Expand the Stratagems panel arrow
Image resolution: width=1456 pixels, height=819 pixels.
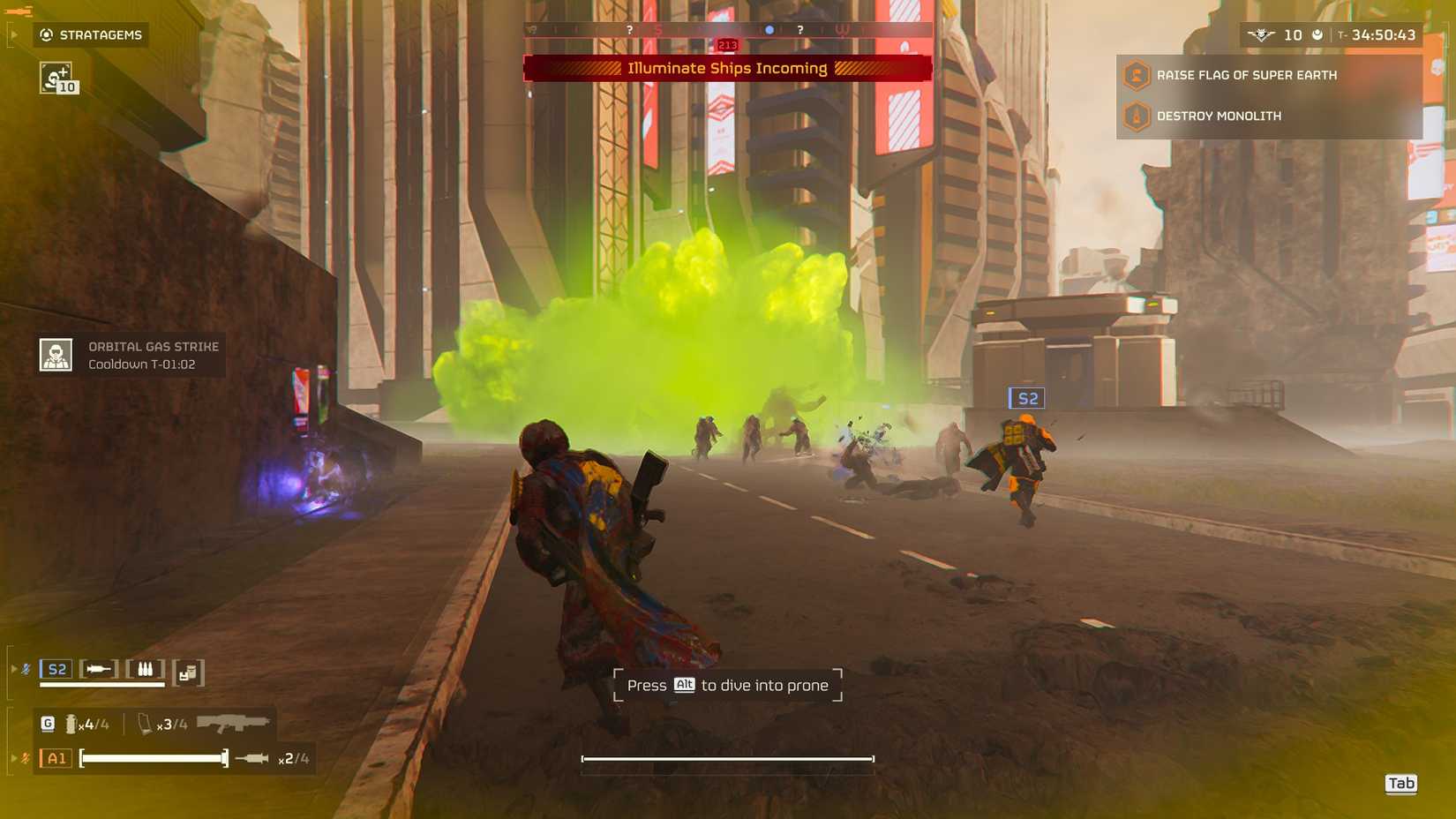[x=13, y=35]
